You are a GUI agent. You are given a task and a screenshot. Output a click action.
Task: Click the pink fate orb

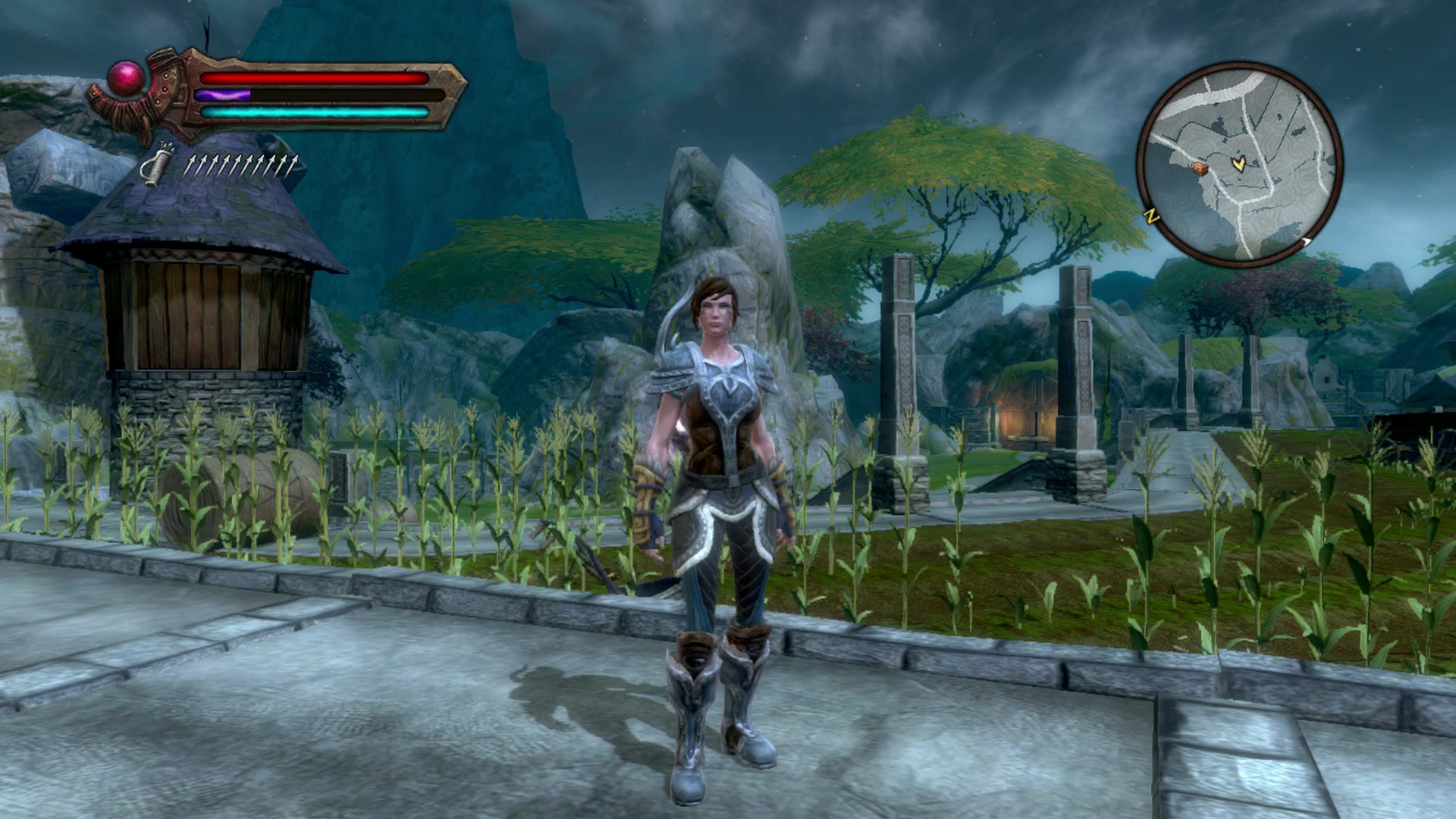pos(126,78)
